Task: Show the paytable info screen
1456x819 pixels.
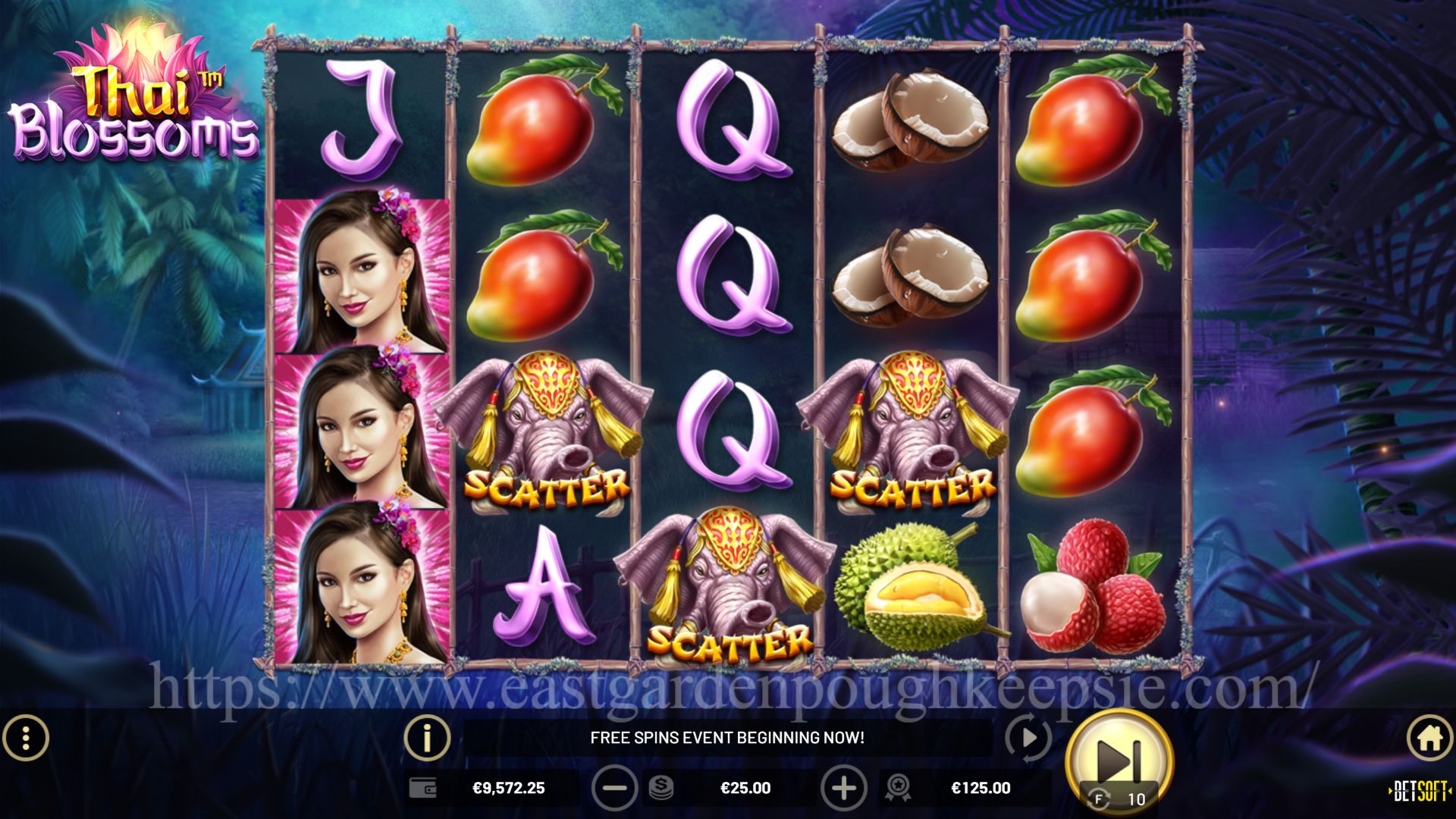Action: coord(427,737)
